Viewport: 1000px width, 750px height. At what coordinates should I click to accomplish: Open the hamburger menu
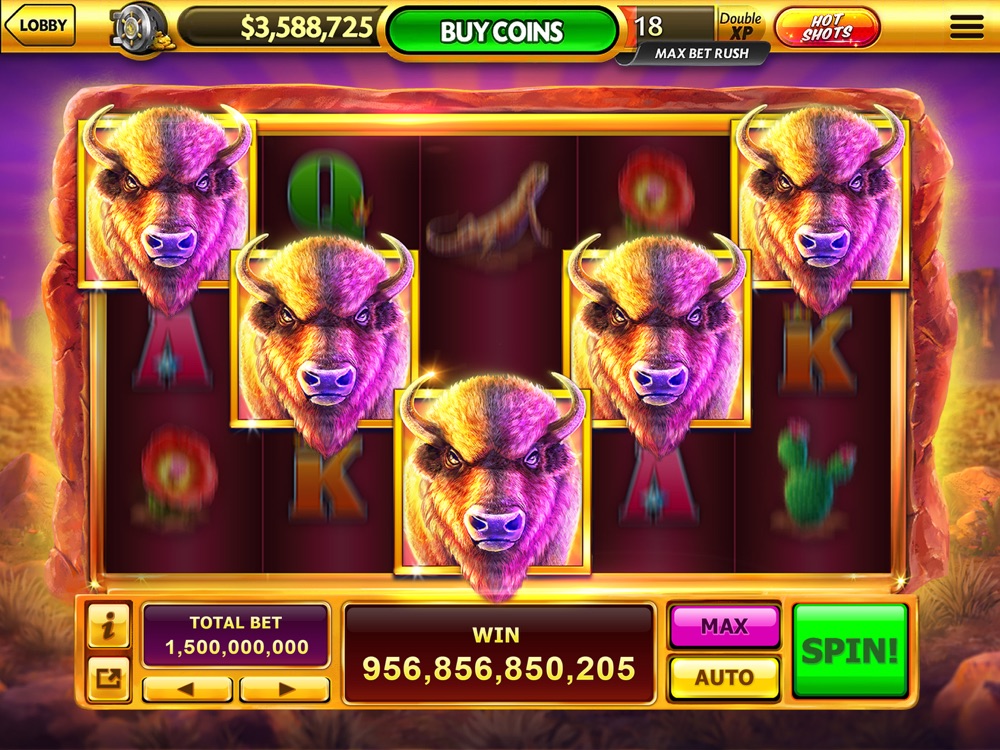[x=966, y=27]
